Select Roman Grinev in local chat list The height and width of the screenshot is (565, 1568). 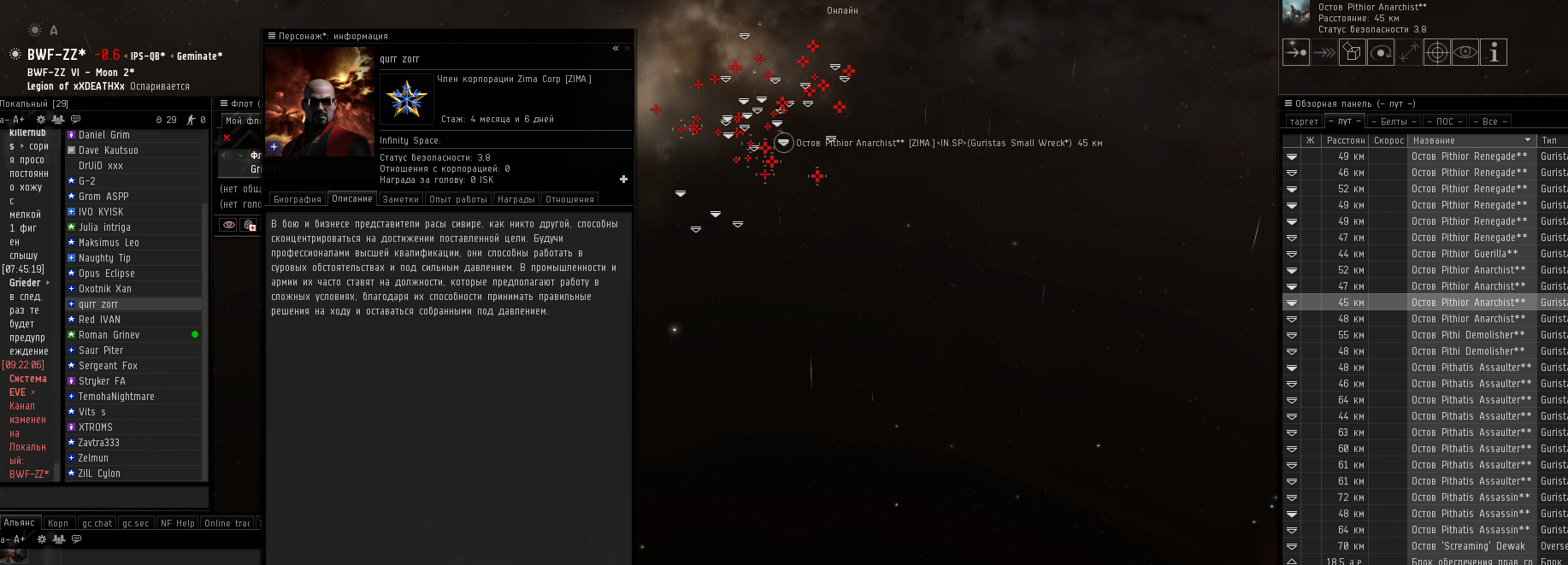tap(109, 335)
